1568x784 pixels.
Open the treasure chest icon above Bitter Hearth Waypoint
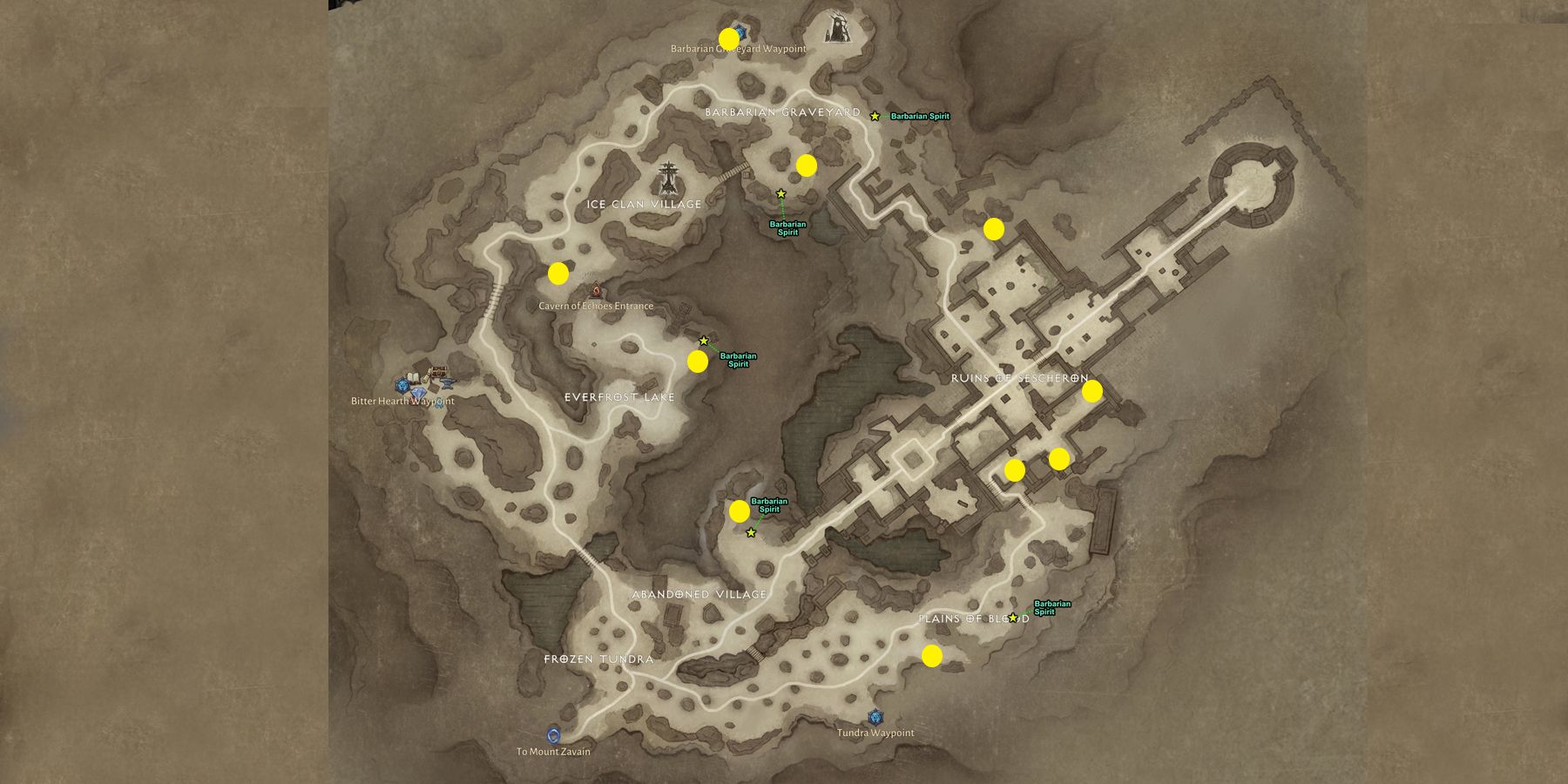439,372
